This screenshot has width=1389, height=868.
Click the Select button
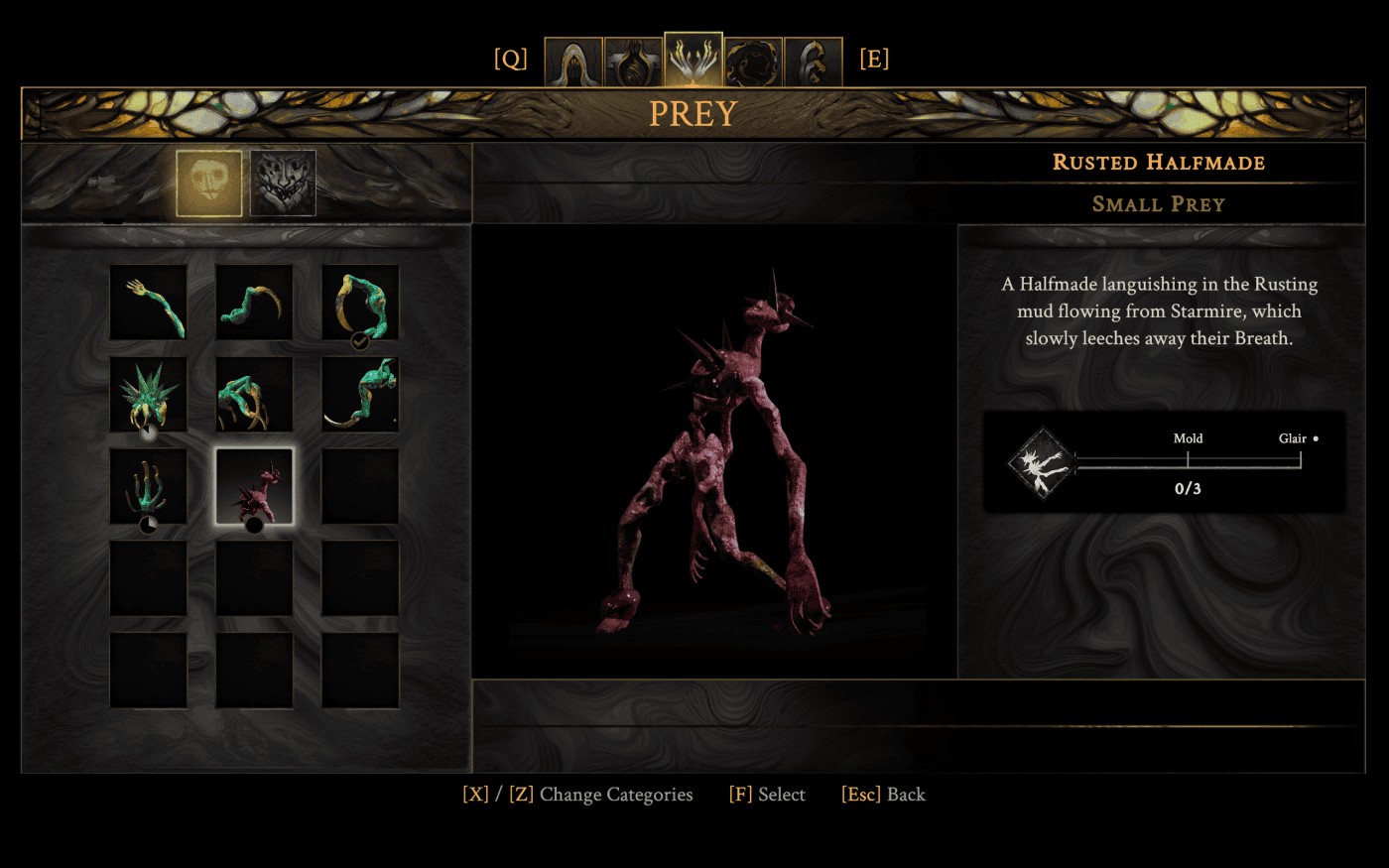pyautogui.click(x=767, y=795)
